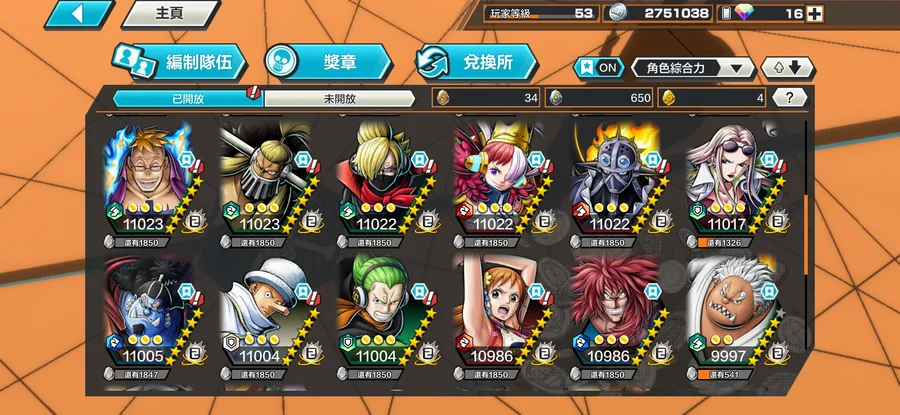Open the 兌換所 exchange shop
This screenshot has width=900, height=415.
coord(475,62)
